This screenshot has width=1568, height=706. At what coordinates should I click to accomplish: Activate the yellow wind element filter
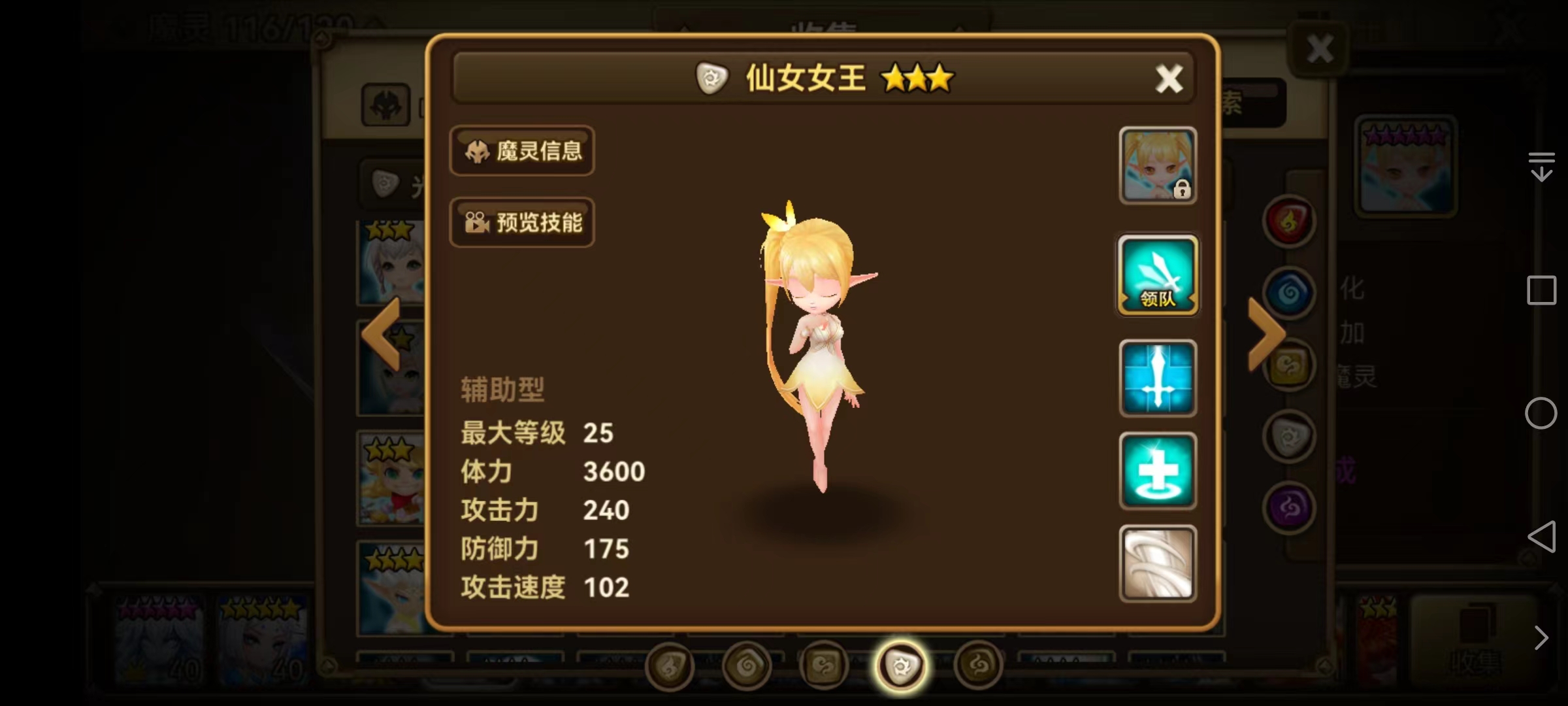(x=1289, y=366)
